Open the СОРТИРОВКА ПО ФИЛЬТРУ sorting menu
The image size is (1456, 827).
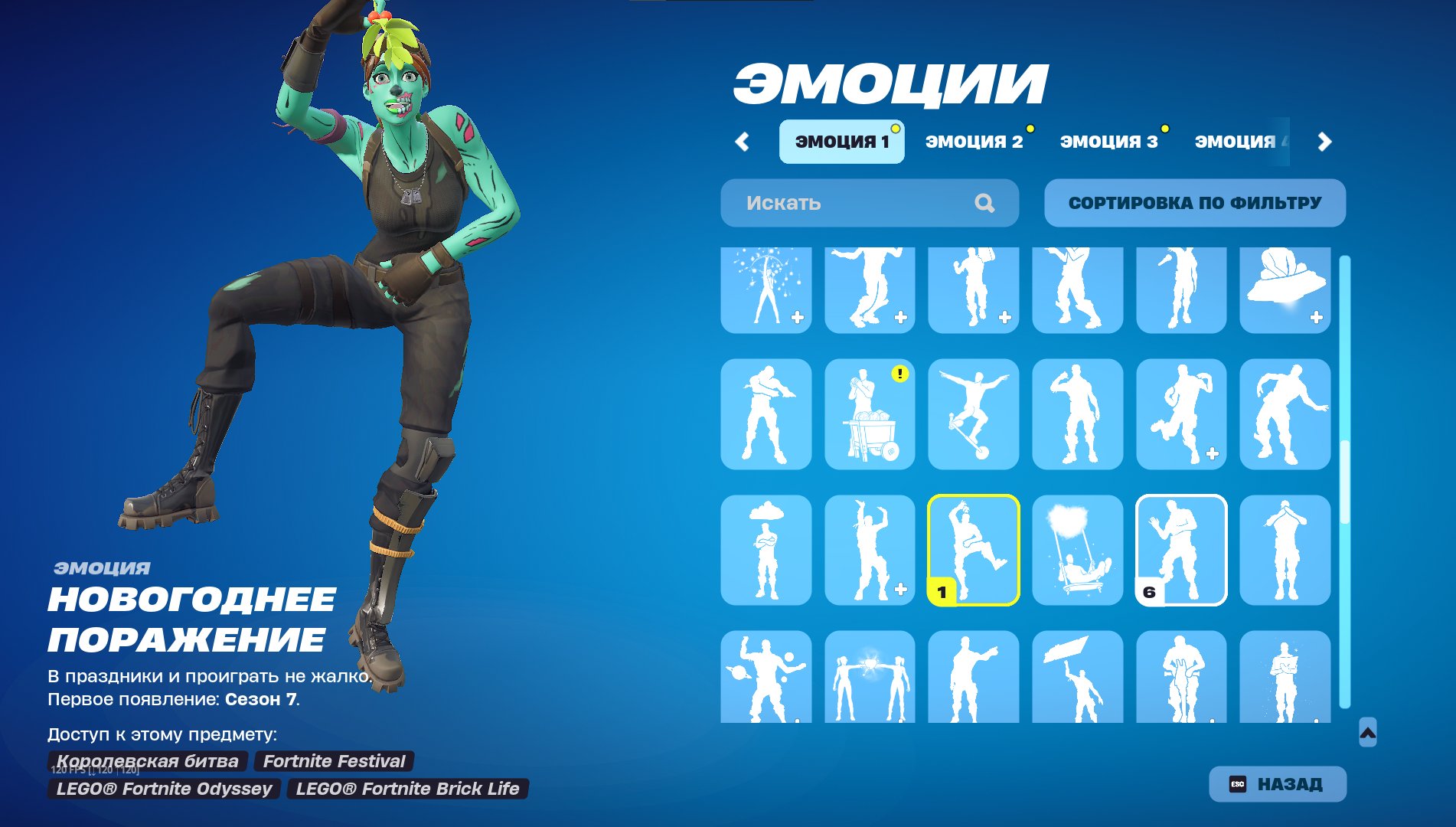point(1194,203)
